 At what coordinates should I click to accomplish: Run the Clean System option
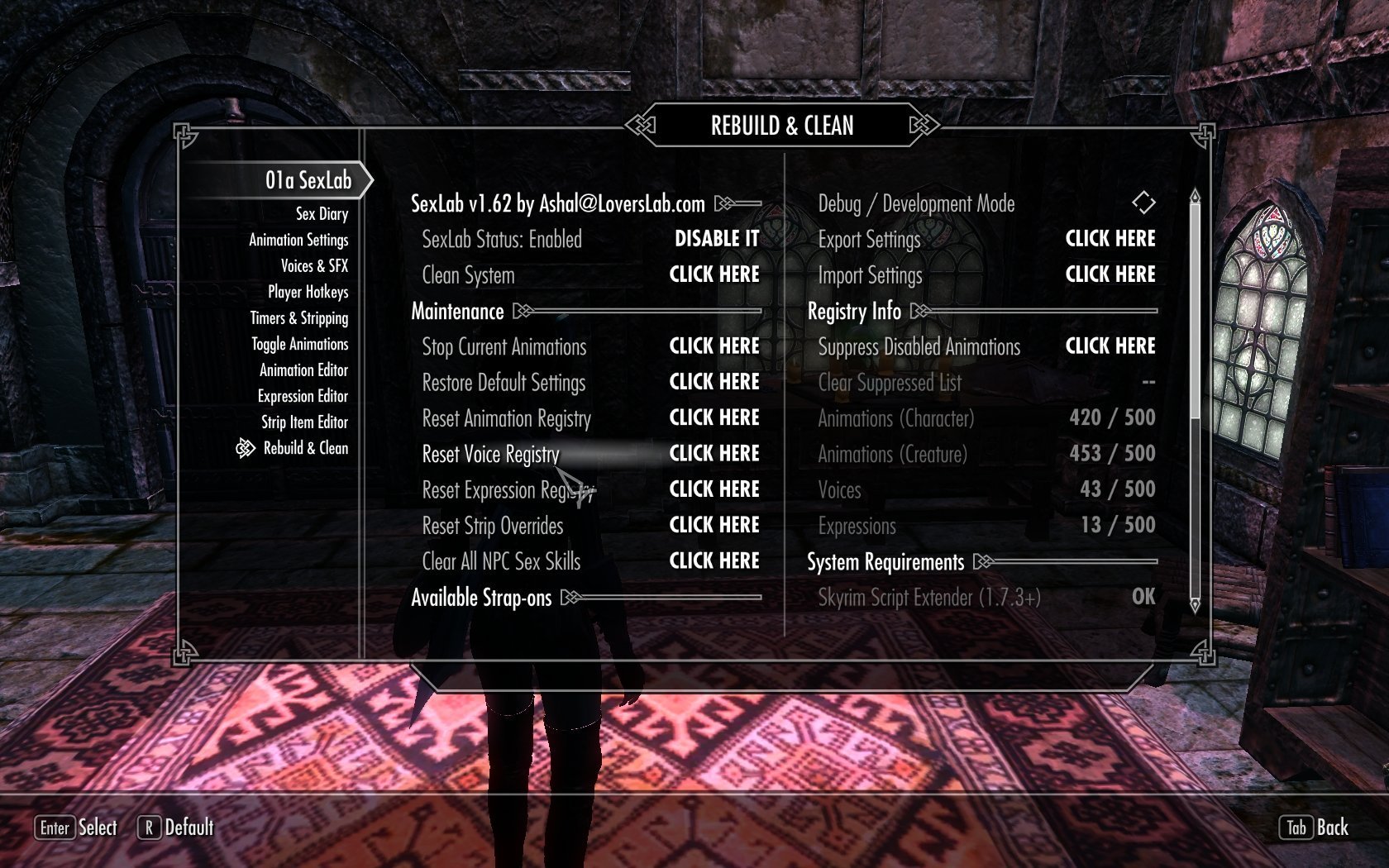(714, 274)
